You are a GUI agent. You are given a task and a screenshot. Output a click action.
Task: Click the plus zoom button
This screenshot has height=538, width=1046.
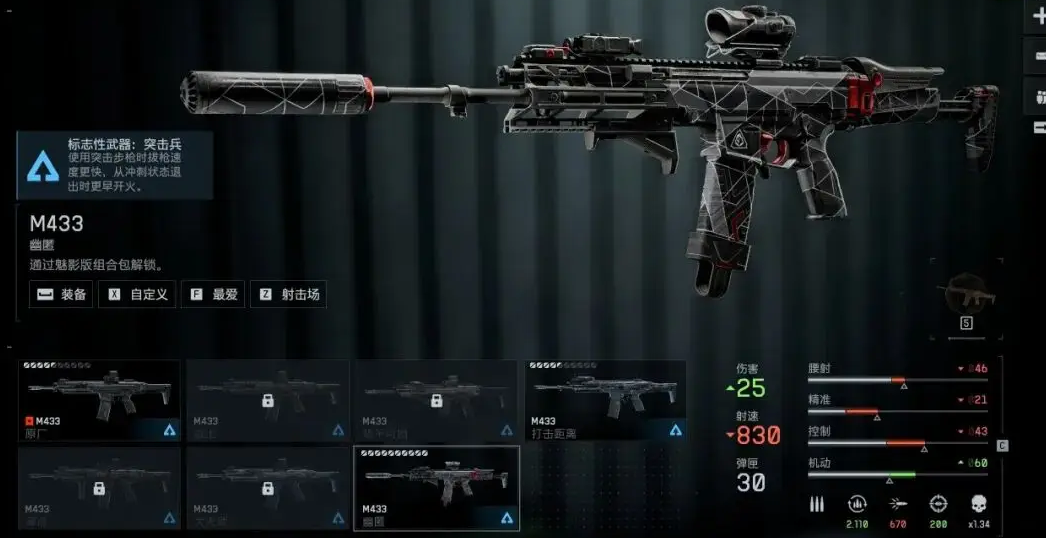point(1038,16)
